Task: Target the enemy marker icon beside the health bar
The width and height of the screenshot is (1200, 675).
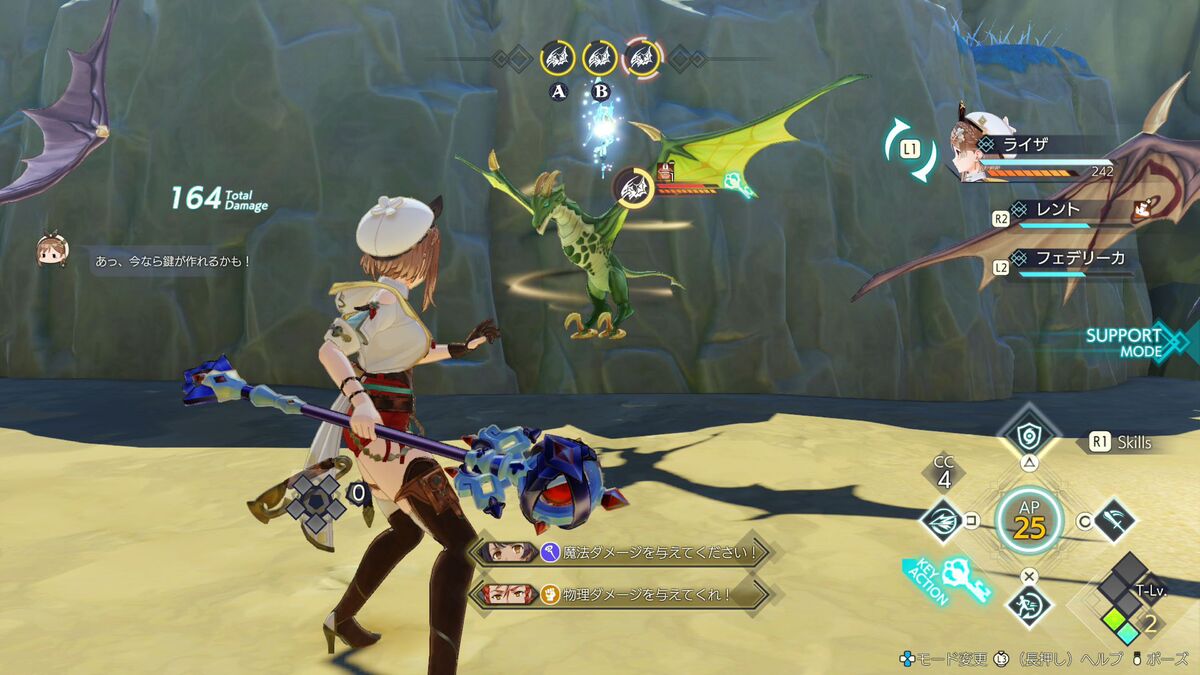Action: point(634,187)
